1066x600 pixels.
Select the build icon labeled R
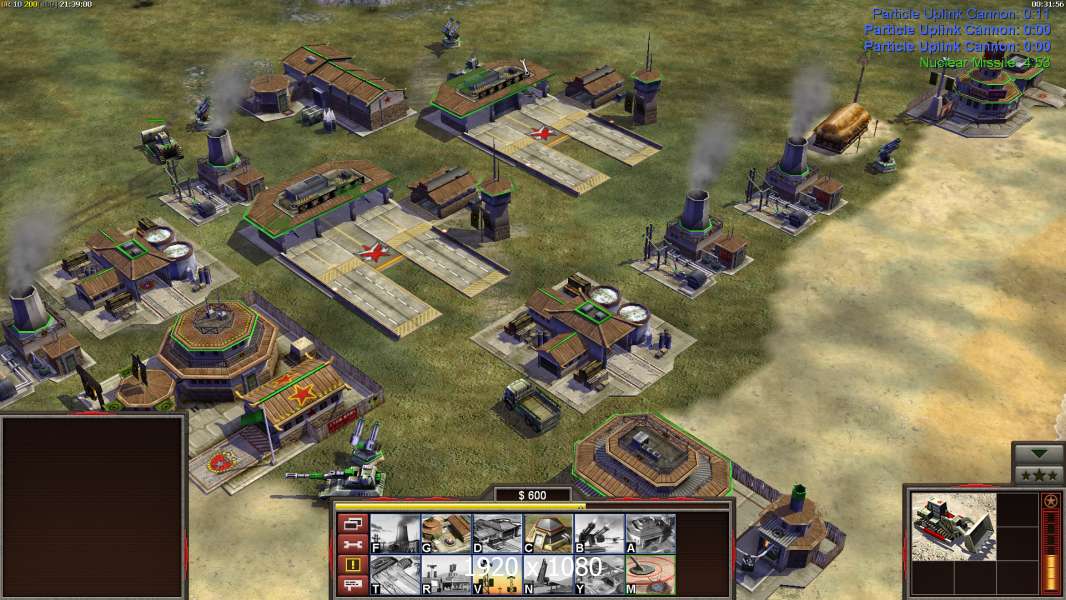point(446,574)
